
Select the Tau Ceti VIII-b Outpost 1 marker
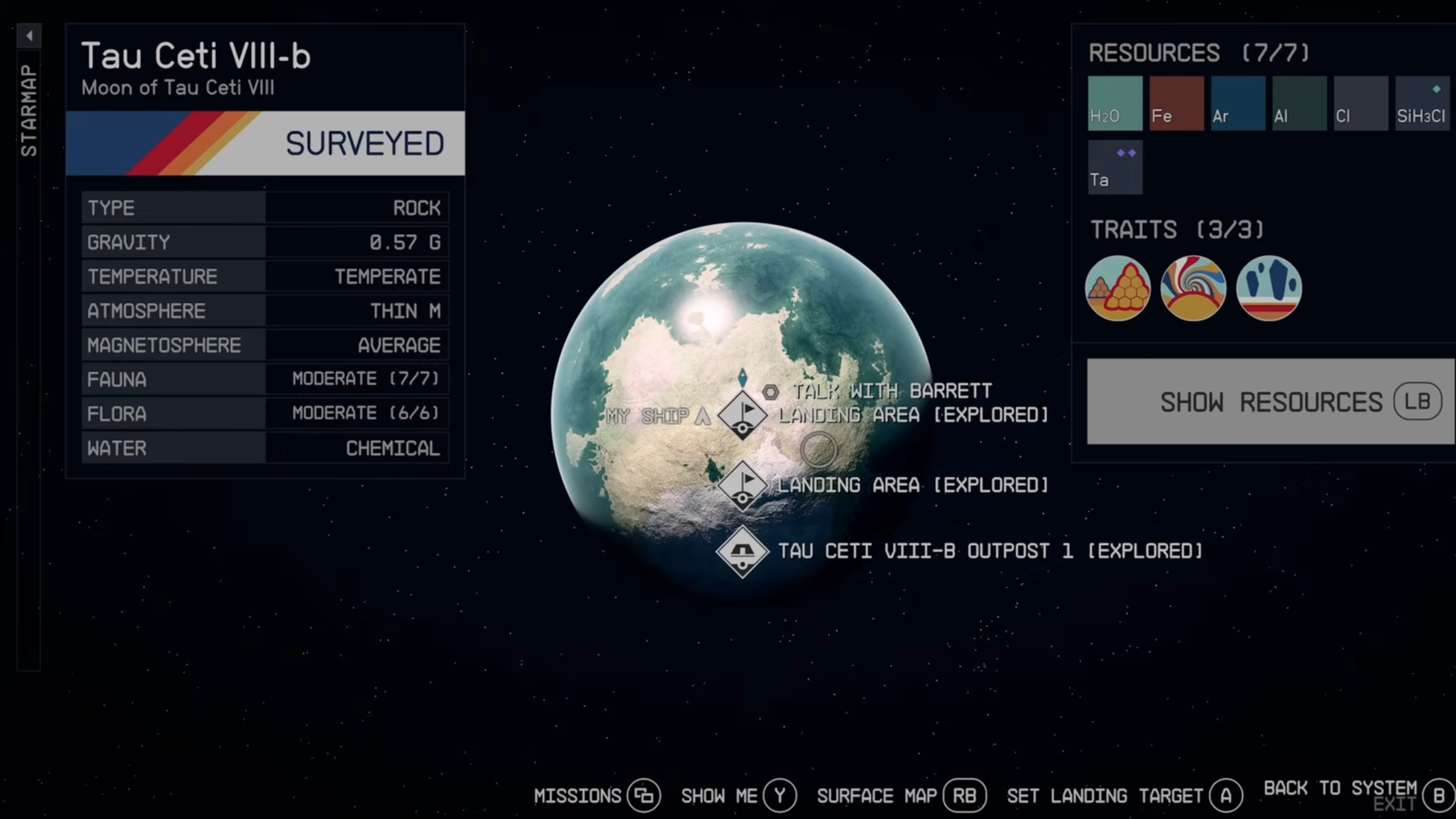[x=743, y=551]
